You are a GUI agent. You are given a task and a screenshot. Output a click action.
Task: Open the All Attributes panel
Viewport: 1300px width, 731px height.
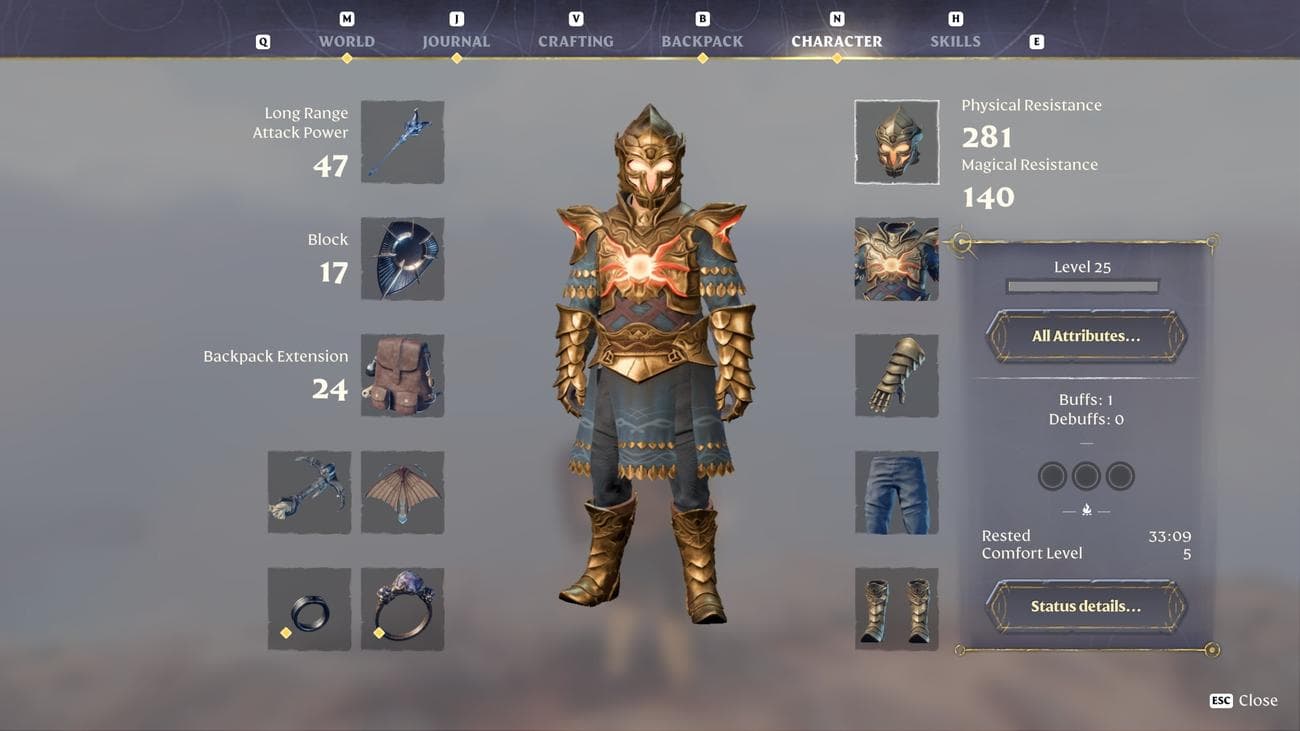click(1086, 336)
